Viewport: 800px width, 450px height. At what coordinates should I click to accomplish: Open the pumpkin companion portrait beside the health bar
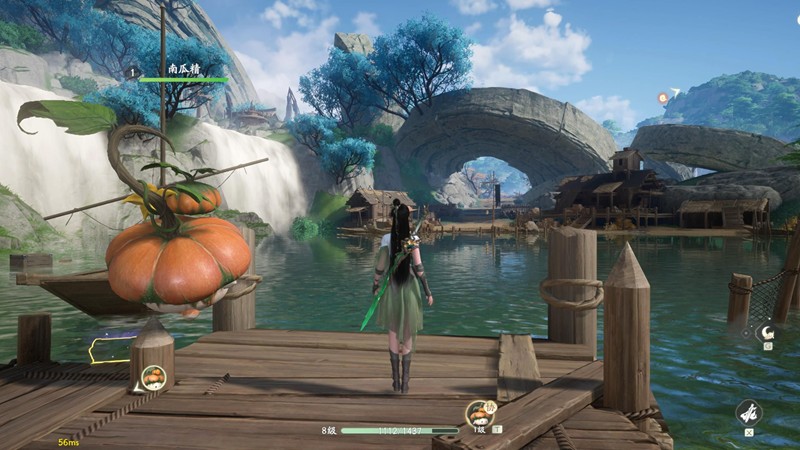[478, 414]
